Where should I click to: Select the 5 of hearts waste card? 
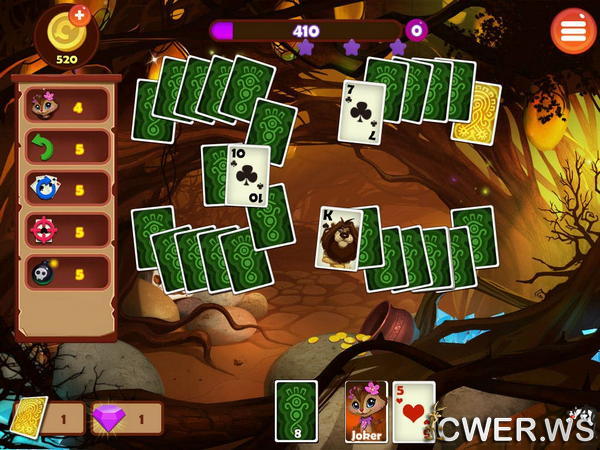pos(415,410)
